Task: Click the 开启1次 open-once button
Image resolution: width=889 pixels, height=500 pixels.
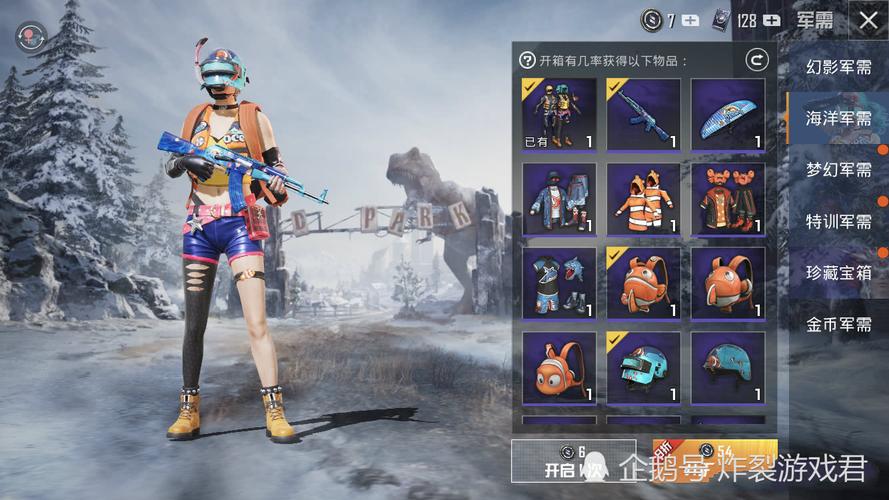Action: (573, 461)
